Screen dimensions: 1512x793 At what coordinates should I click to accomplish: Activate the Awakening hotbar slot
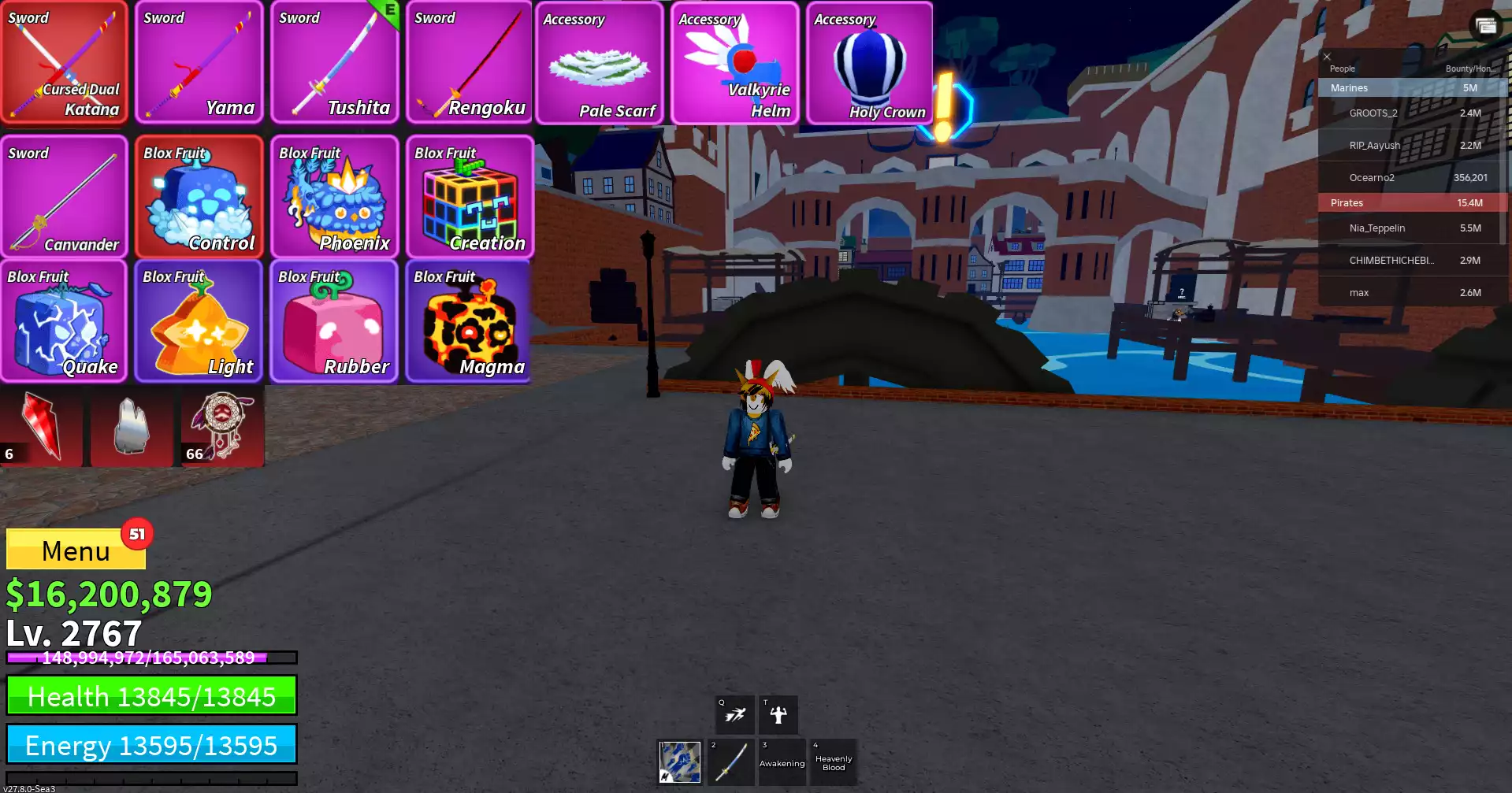click(x=782, y=762)
